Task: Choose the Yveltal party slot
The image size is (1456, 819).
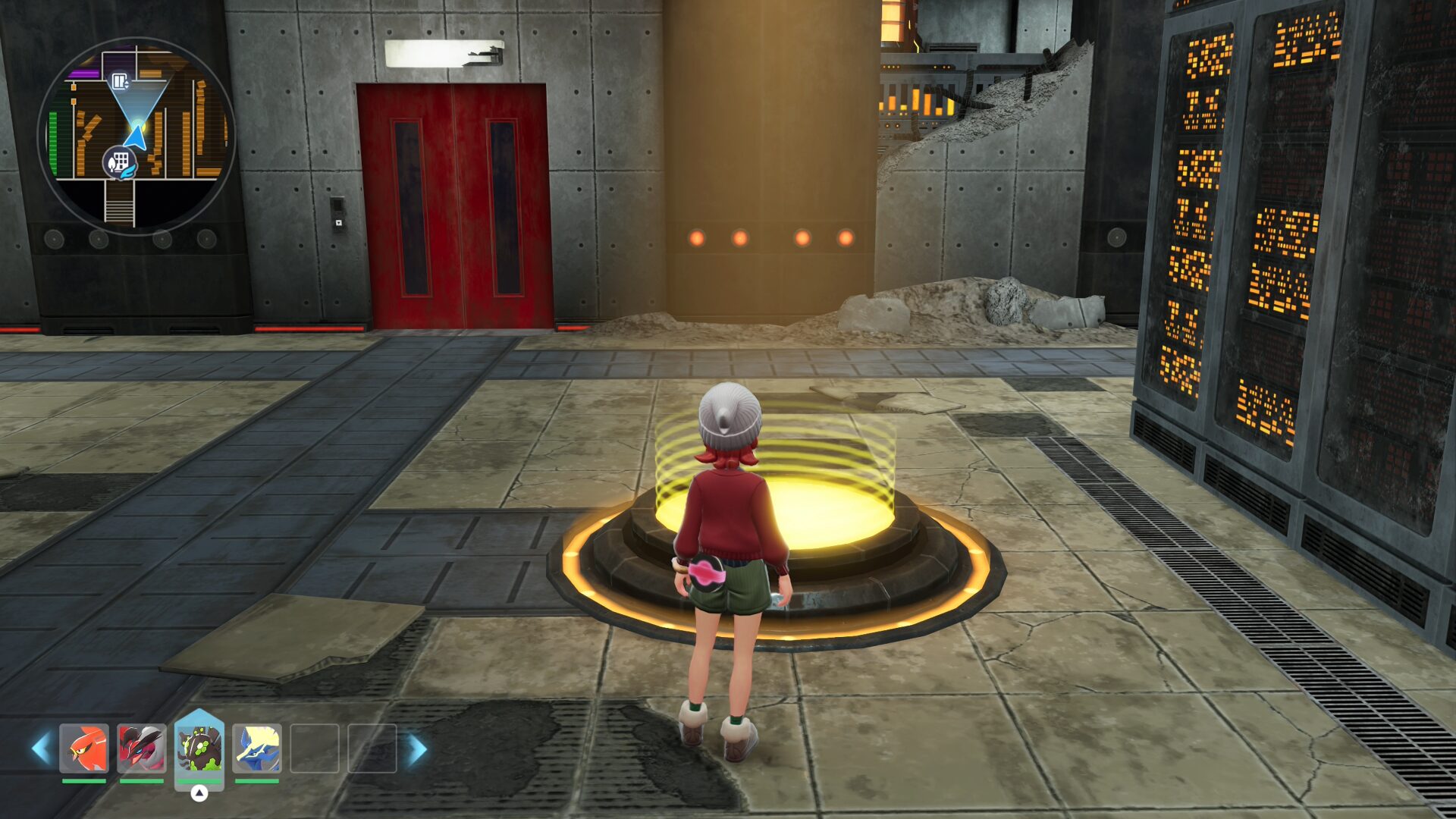Action: pos(142,748)
